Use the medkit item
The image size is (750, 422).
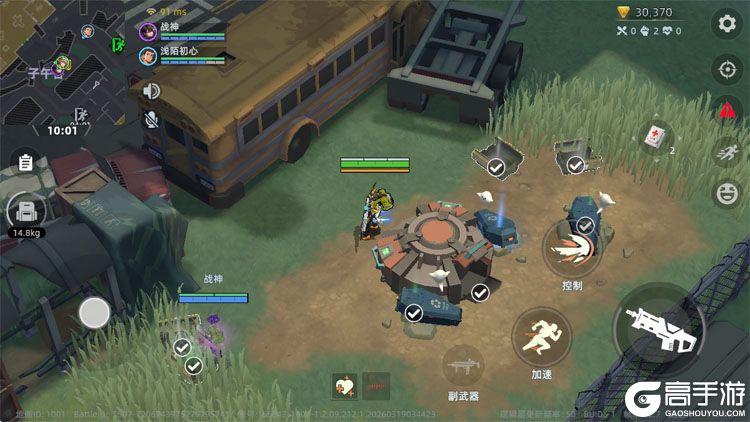[656, 137]
